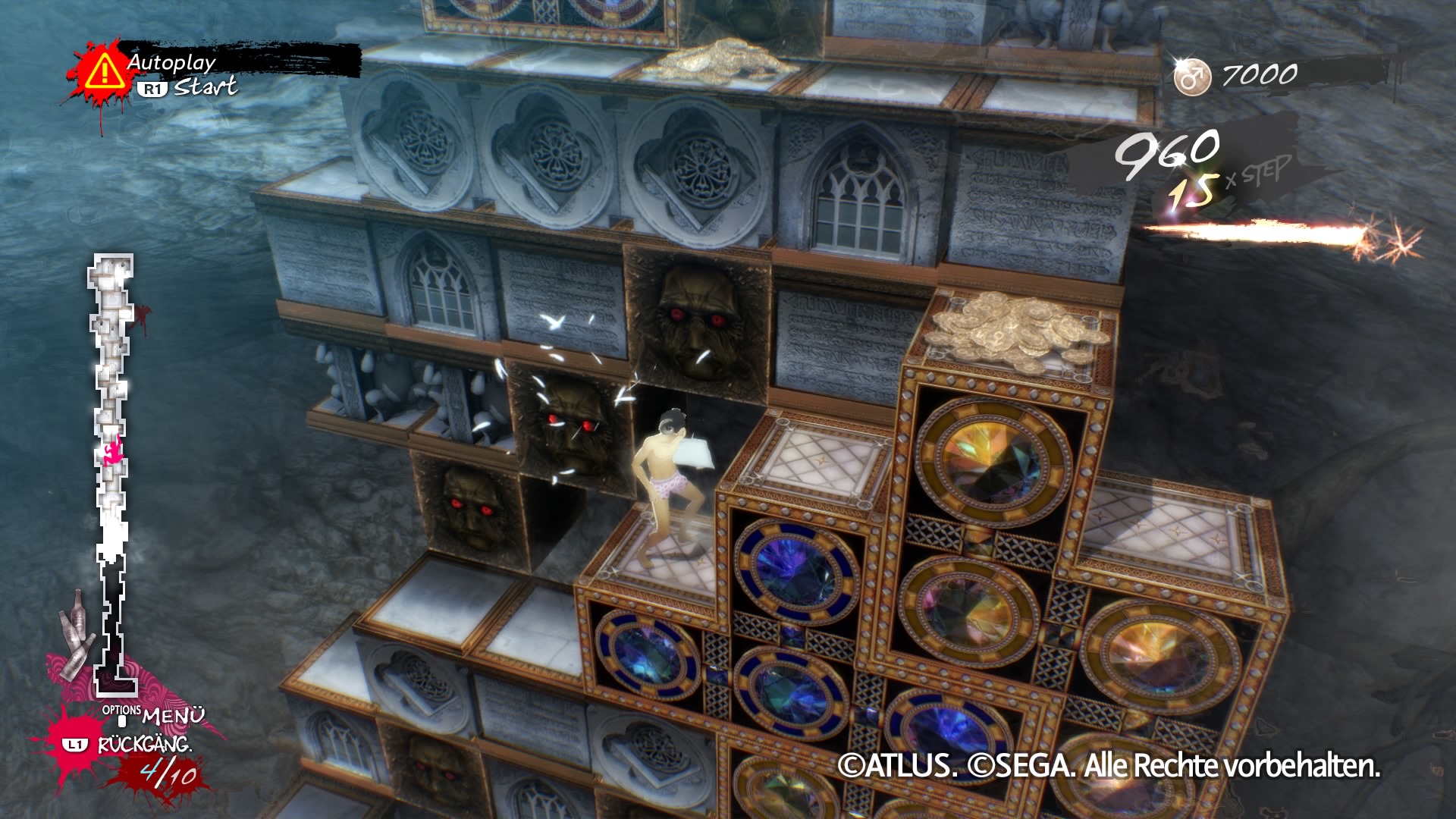Start Autoplay via the Start label
The height and width of the screenshot is (819, 1456).
(205, 87)
